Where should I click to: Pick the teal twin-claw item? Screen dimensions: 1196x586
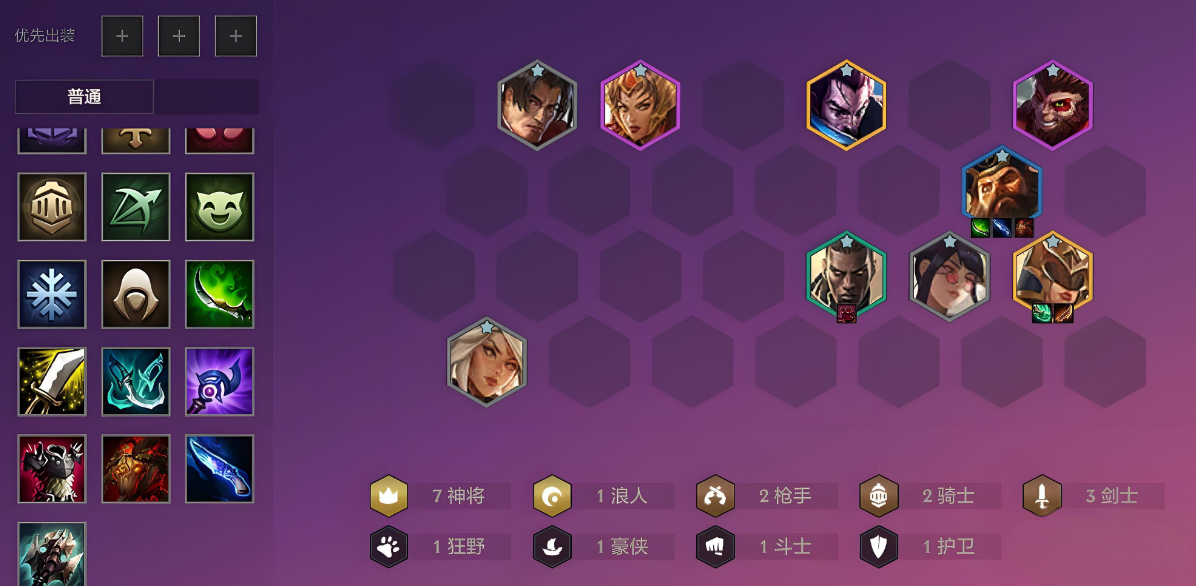[x=136, y=381]
